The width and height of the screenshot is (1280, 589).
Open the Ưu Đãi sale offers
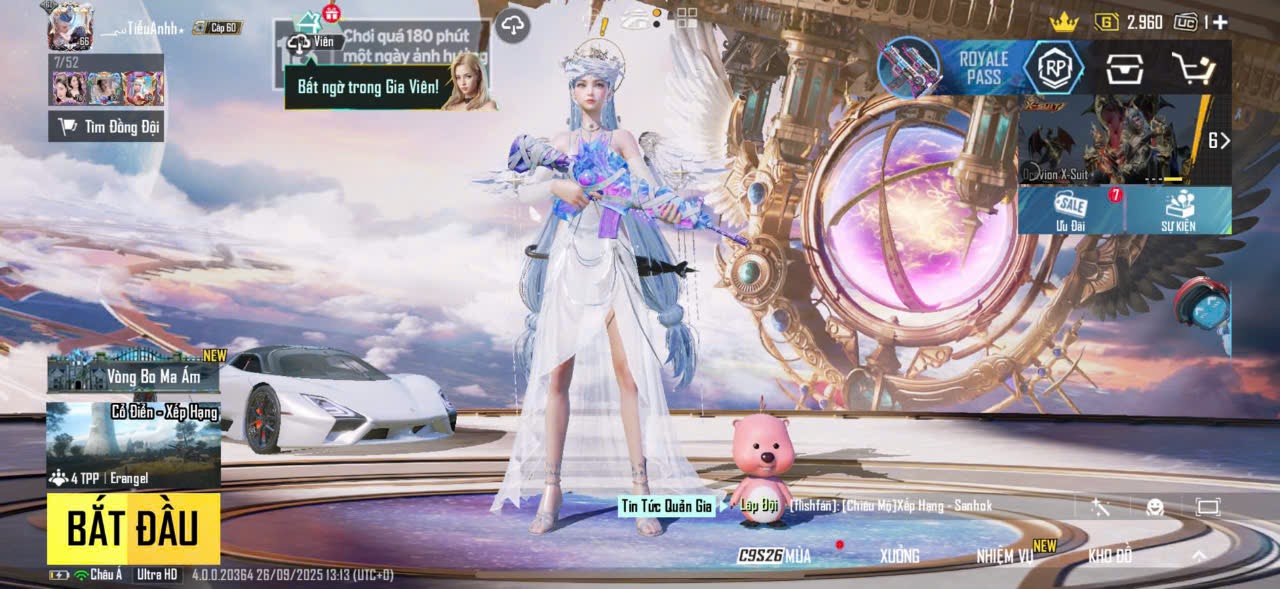coord(1071,210)
